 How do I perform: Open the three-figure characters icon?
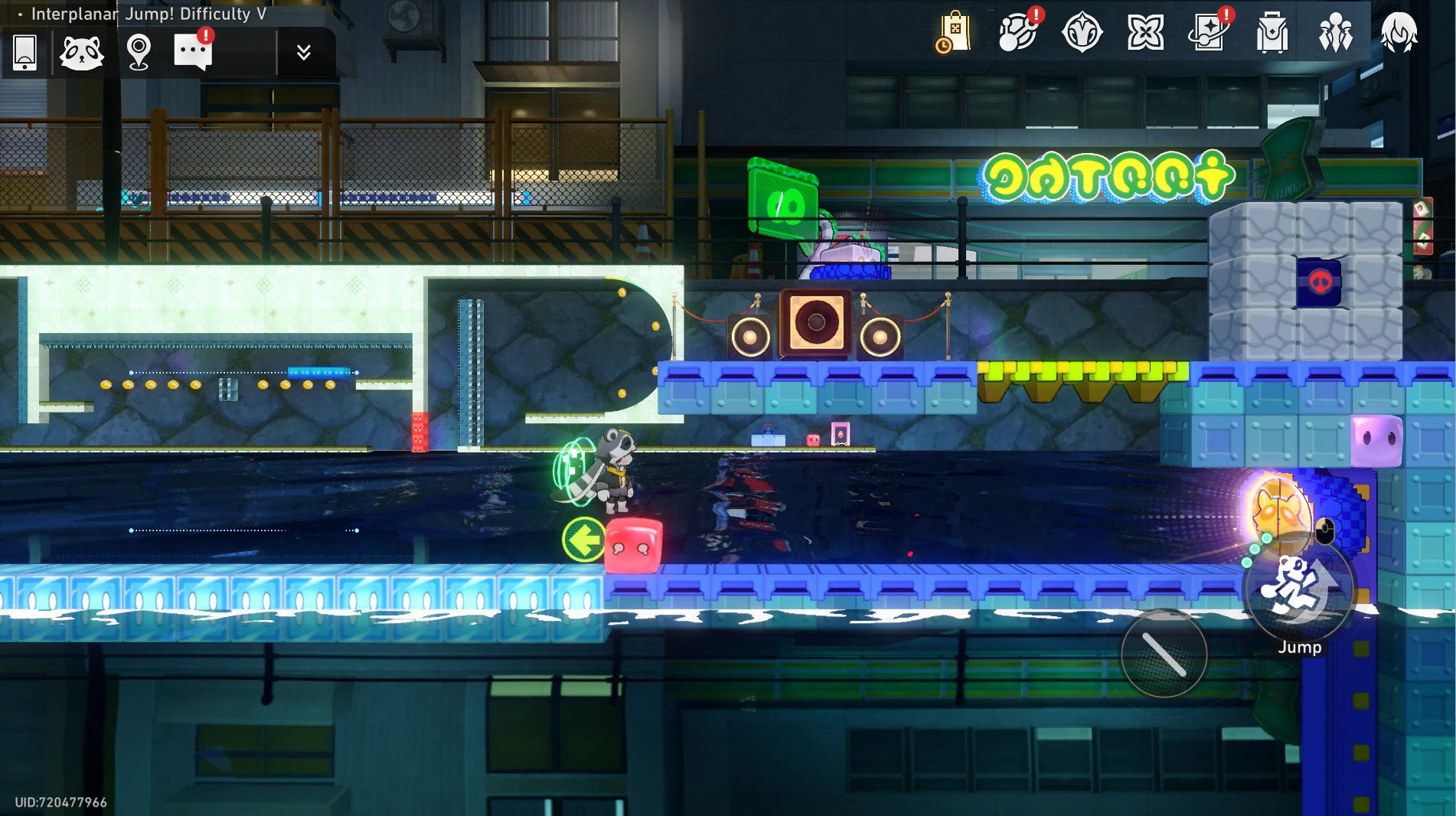click(1336, 33)
